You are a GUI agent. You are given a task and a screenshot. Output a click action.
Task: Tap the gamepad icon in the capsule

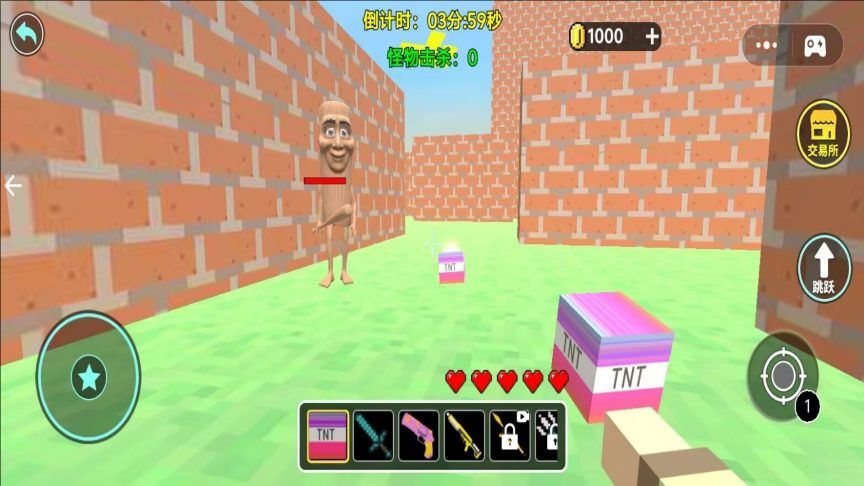813,45
